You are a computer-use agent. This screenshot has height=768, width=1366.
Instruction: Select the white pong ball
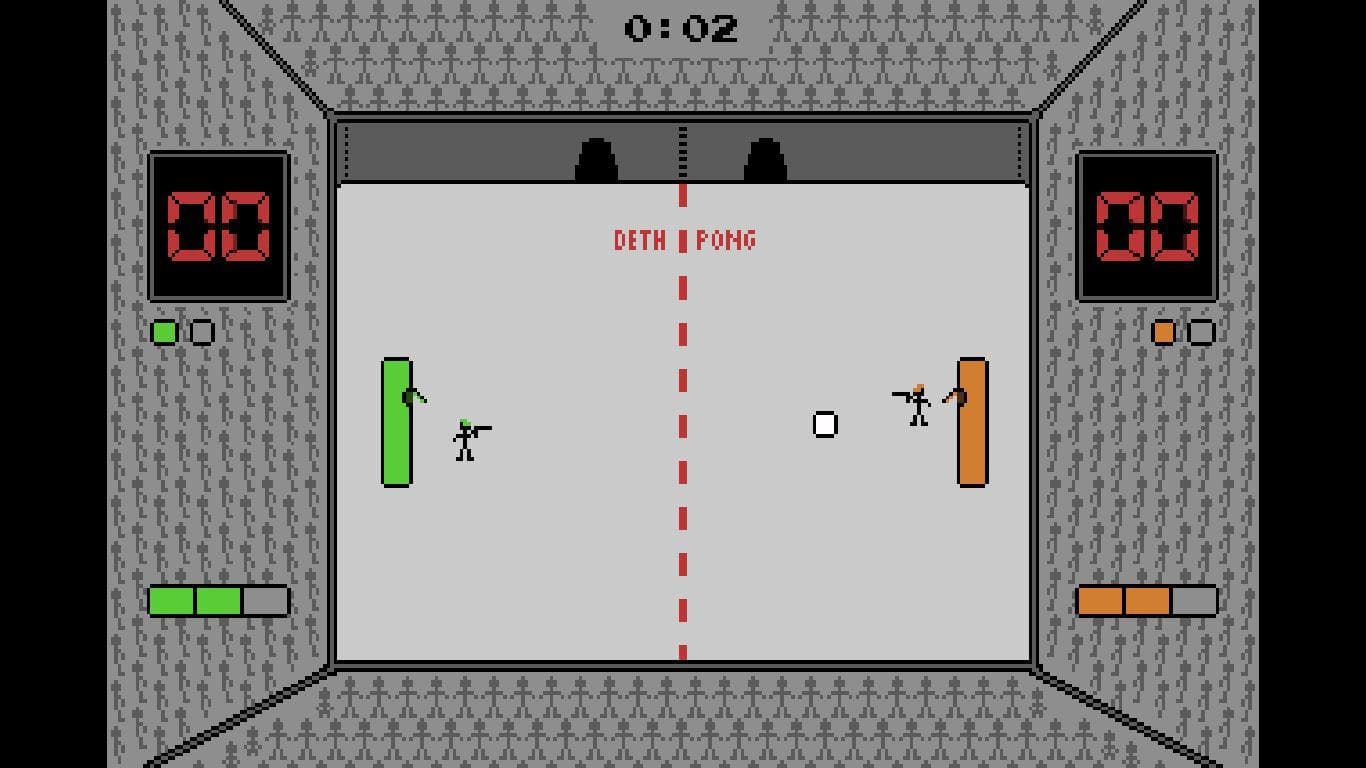[824, 424]
